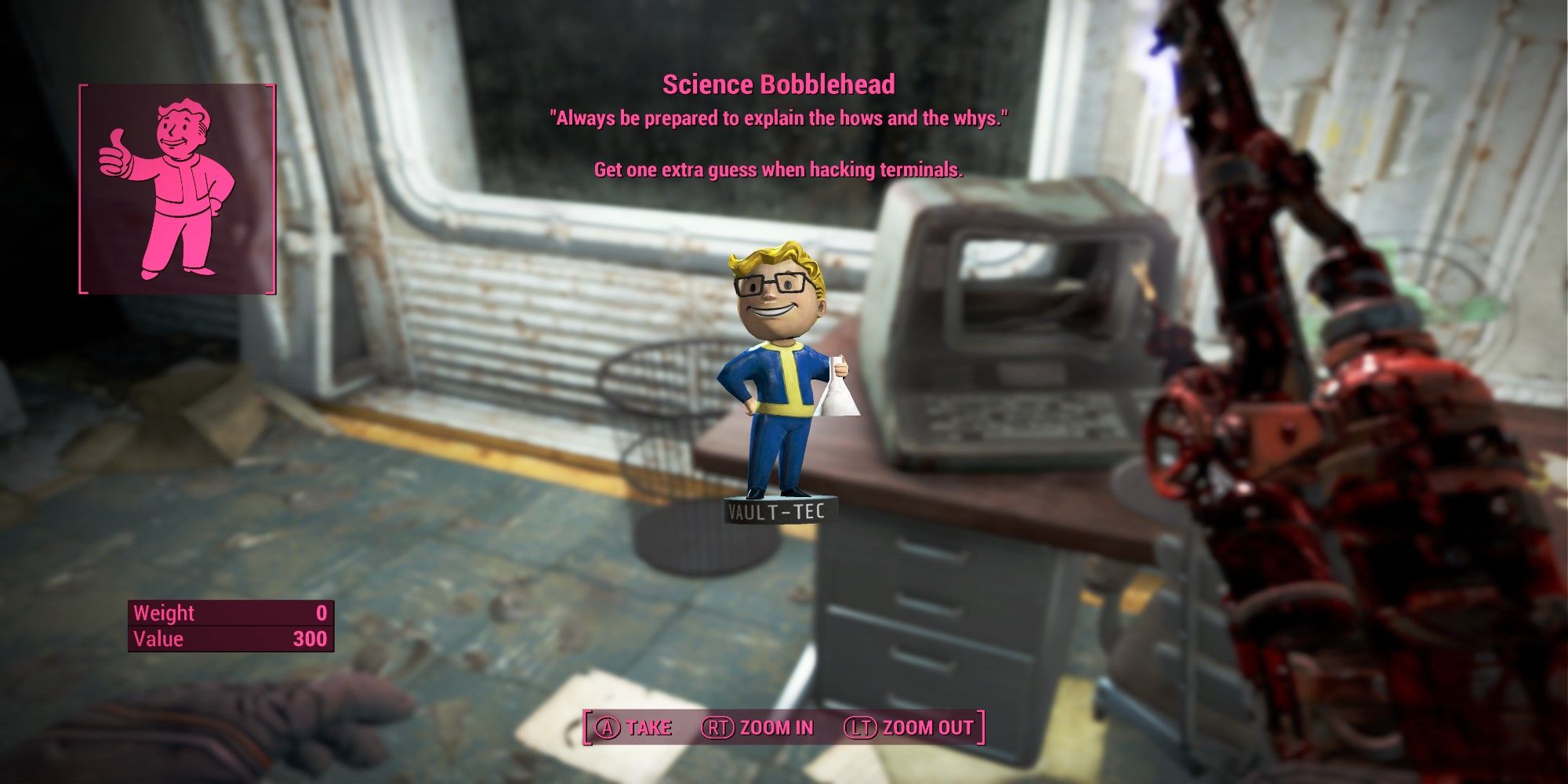
Task: Click the (A) controller button glyph
Action: (610, 727)
